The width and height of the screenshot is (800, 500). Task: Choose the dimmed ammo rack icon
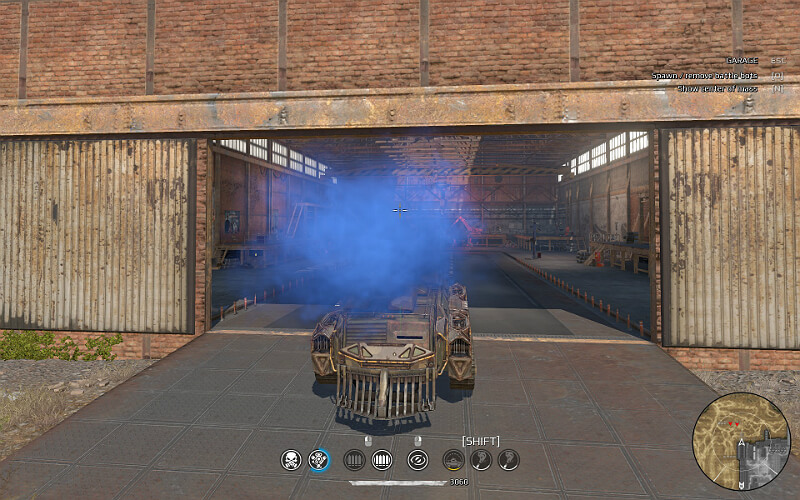pos(353,460)
